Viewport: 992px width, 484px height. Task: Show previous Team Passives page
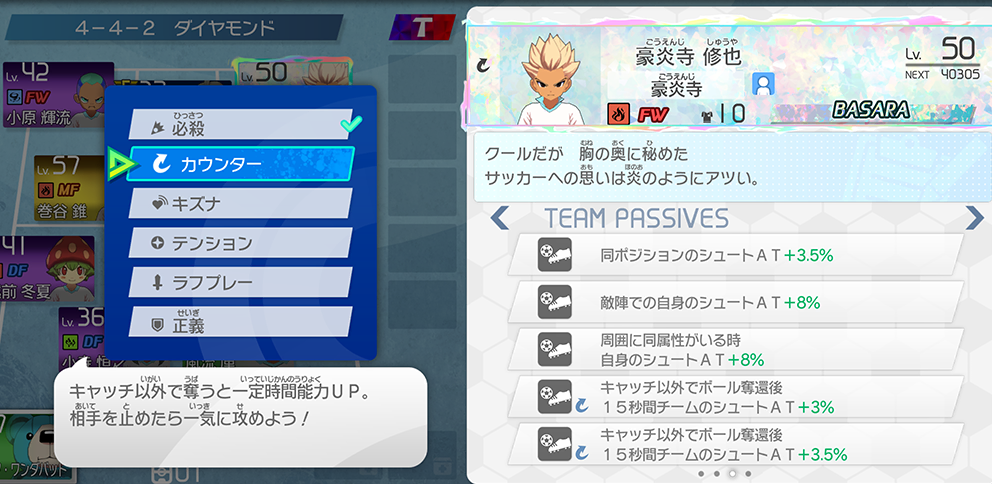point(500,217)
